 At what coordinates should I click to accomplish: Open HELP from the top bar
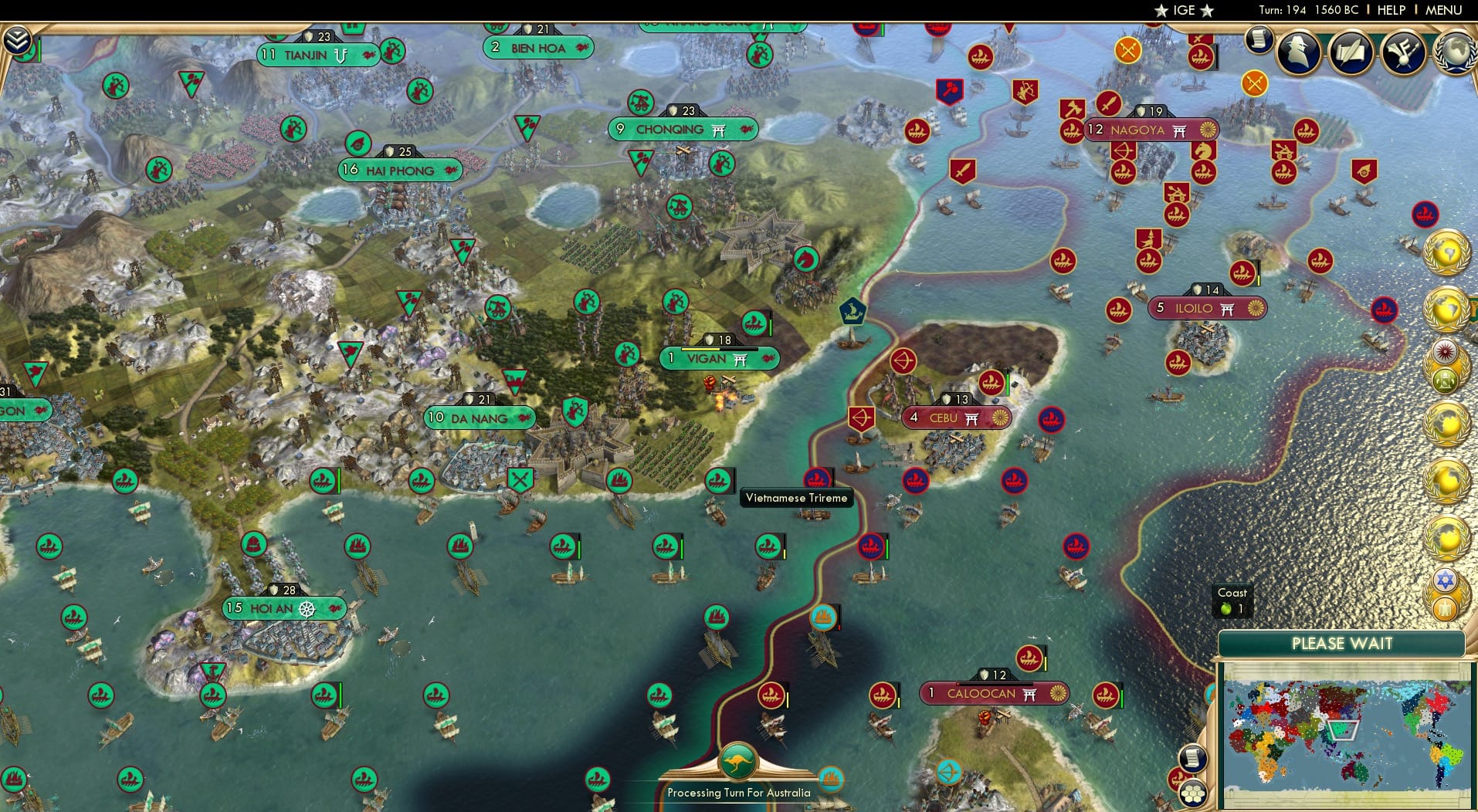(1390, 10)
